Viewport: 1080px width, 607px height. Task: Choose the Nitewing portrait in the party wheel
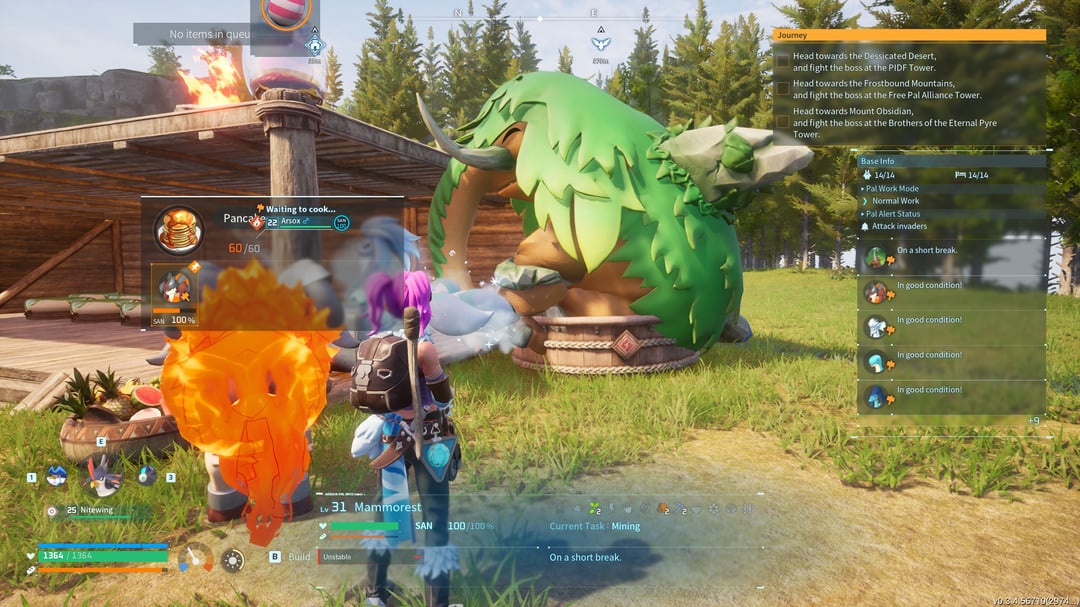click(x=101, y=475)
